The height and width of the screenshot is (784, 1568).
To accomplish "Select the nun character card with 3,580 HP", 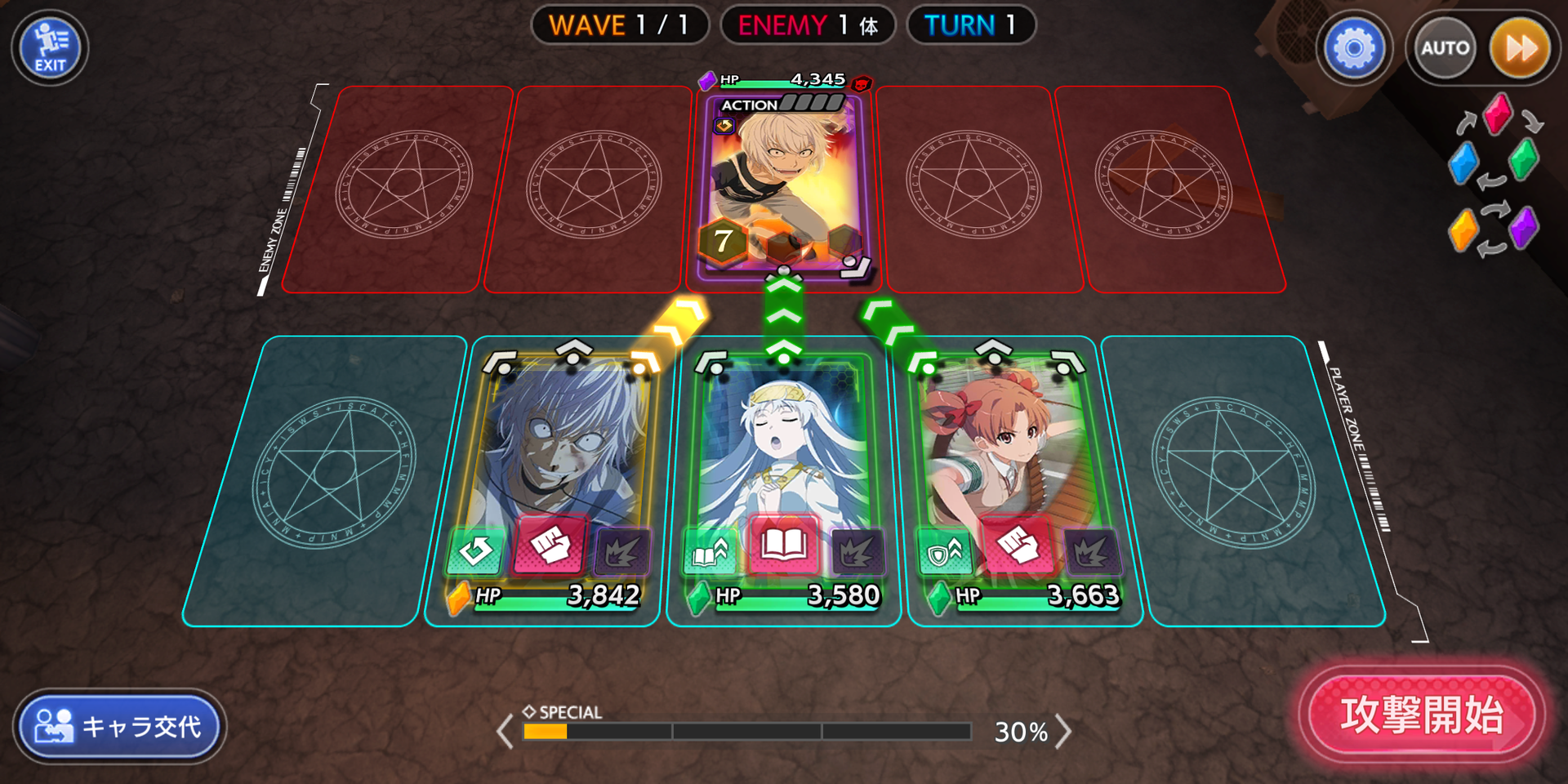I will pyautogui.click(x=782, y=449).
